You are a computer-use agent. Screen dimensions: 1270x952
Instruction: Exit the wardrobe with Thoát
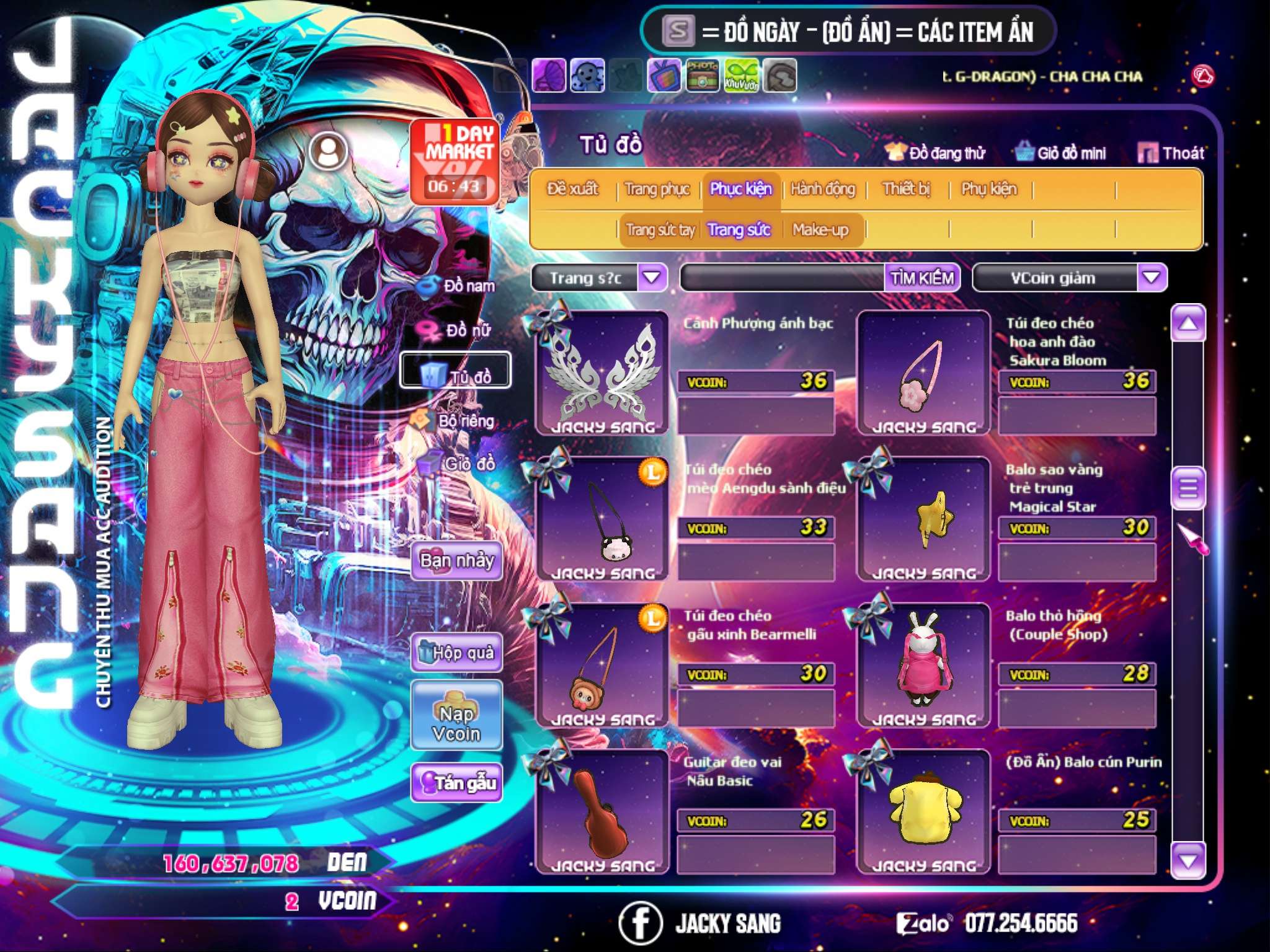point(1171,153)
